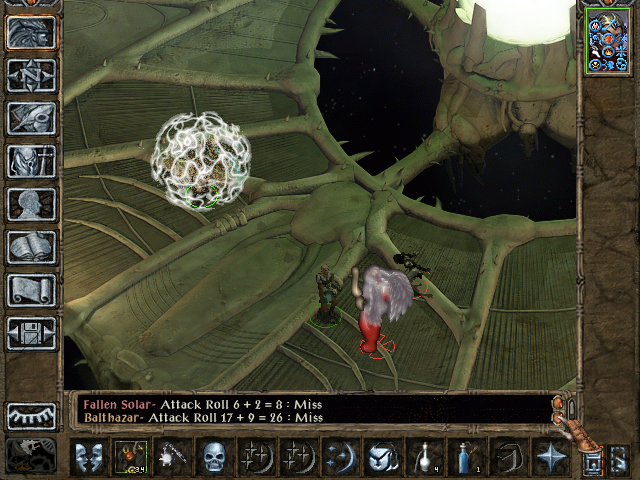Open the mage spellbook

coord(31,247)
